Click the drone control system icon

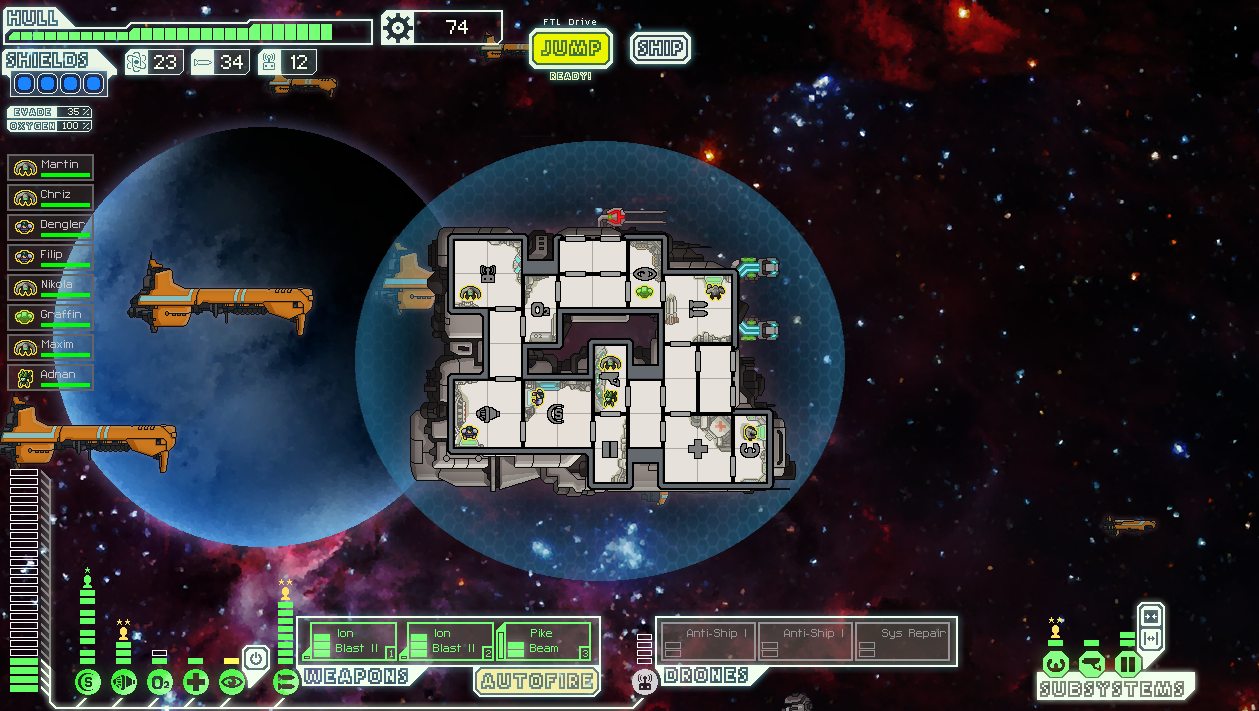645,683
